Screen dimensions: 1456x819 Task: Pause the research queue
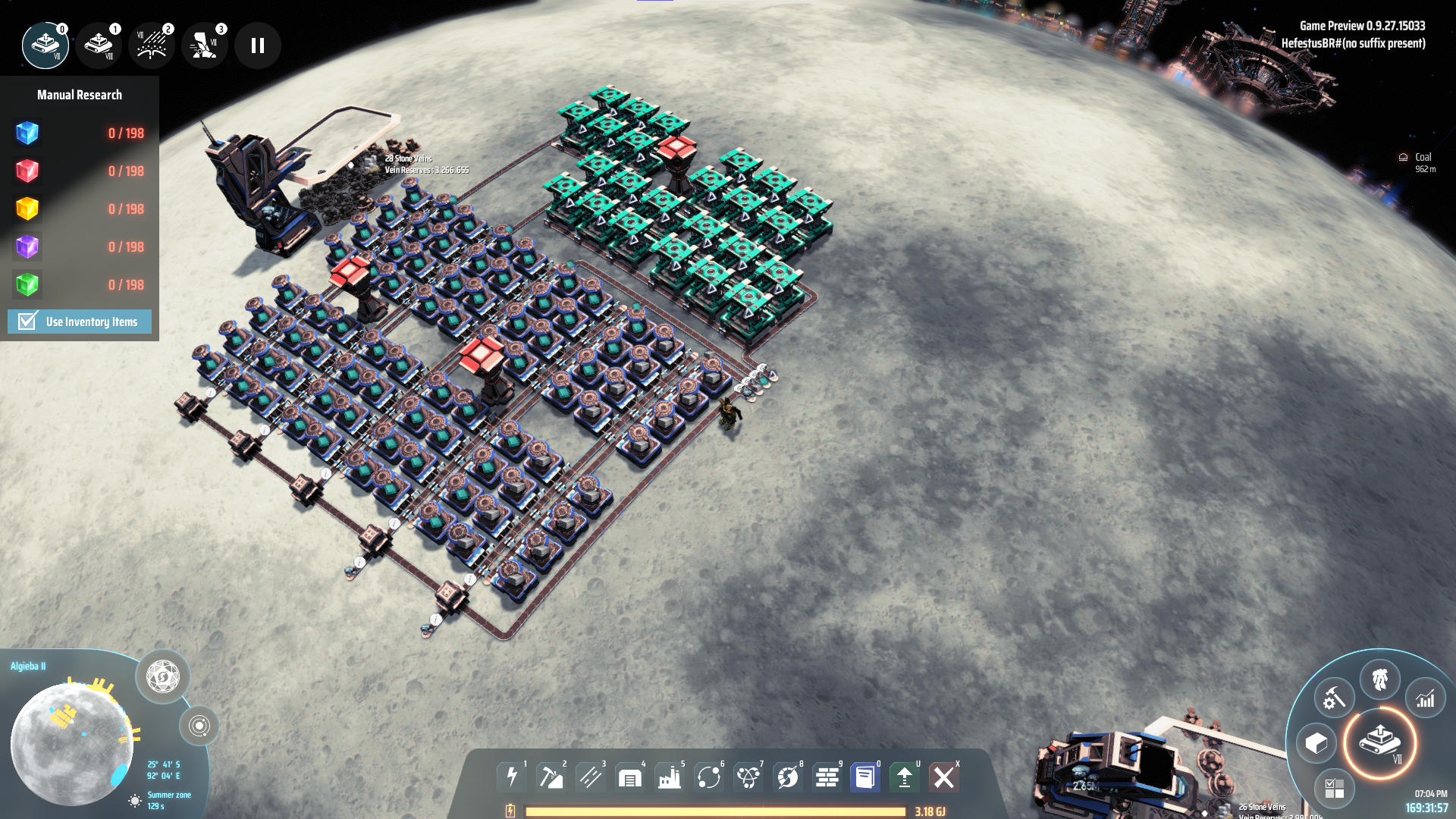[x=258, y=45]
